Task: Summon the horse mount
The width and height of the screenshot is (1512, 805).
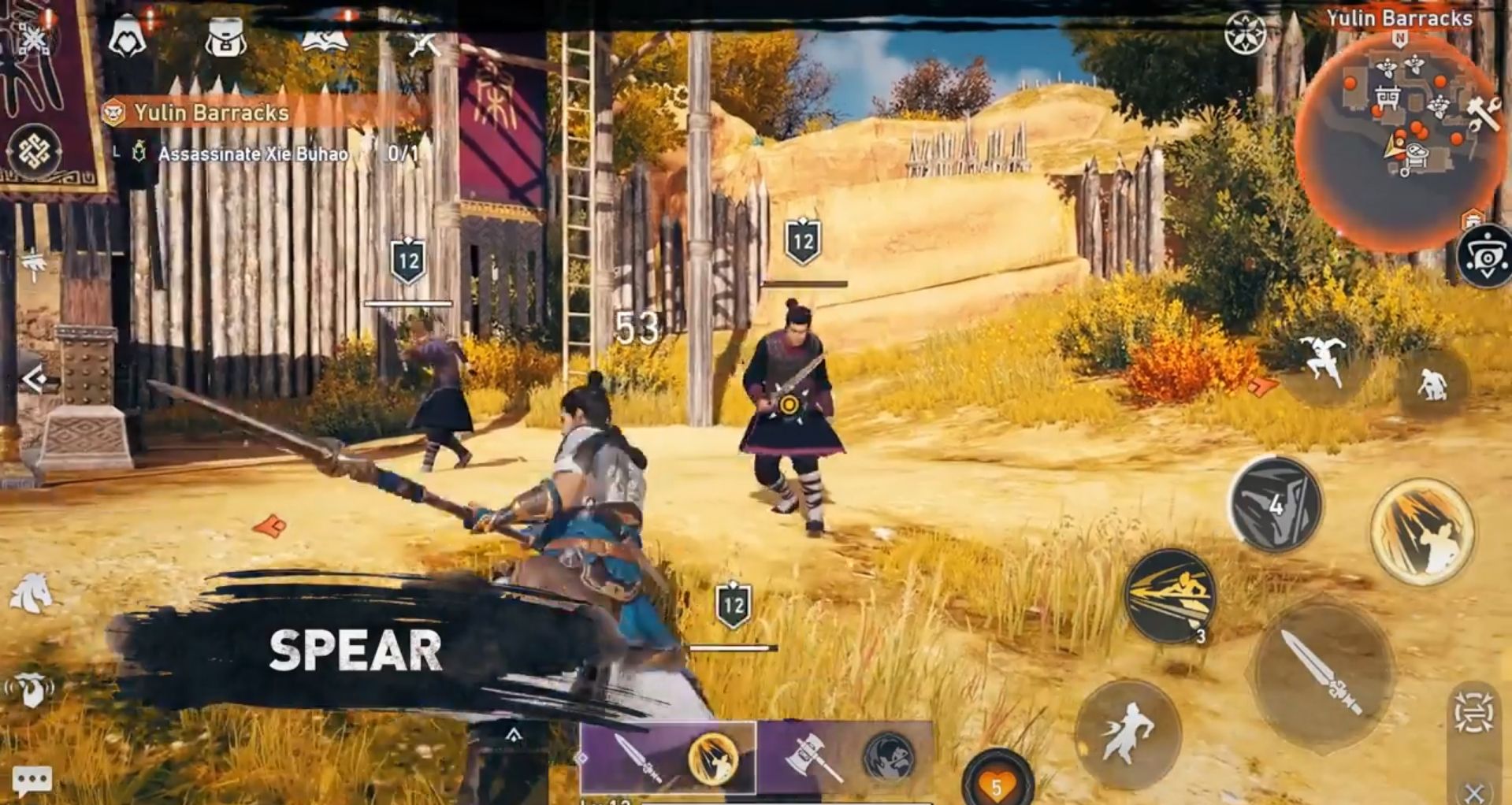Action: (x=32, y=593)
